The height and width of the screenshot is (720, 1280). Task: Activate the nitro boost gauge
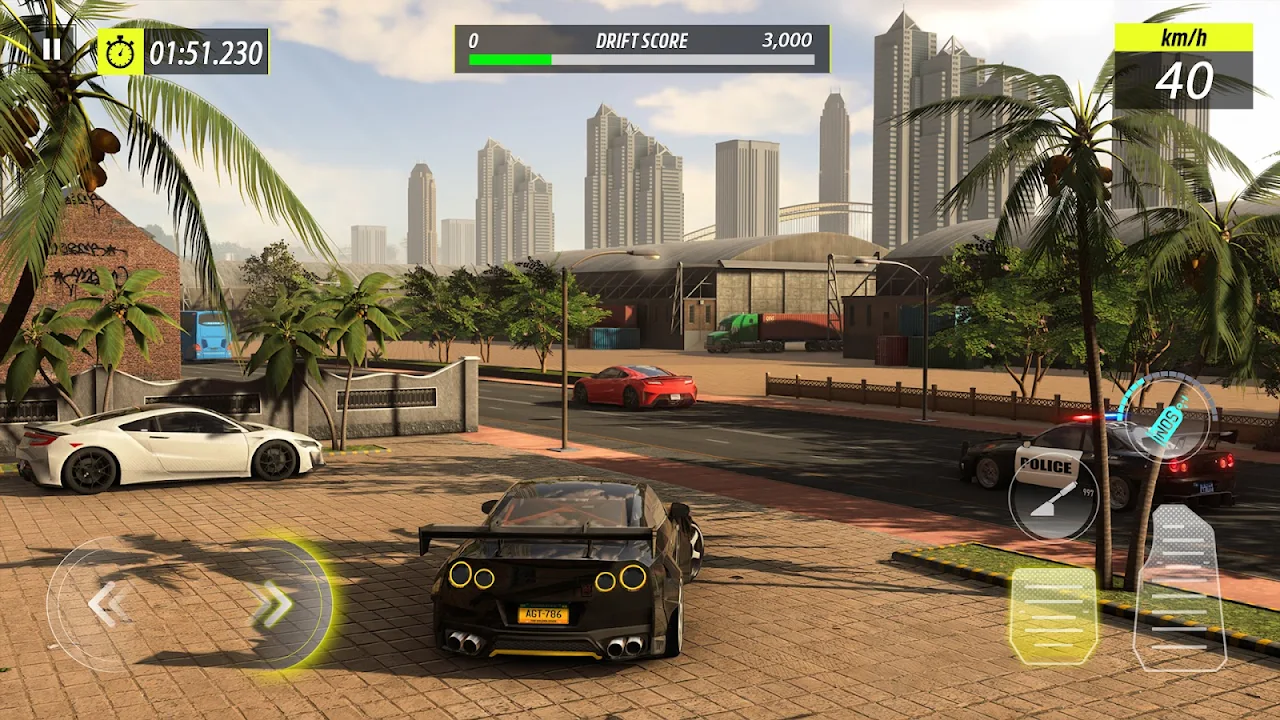tap(1168, 415)
